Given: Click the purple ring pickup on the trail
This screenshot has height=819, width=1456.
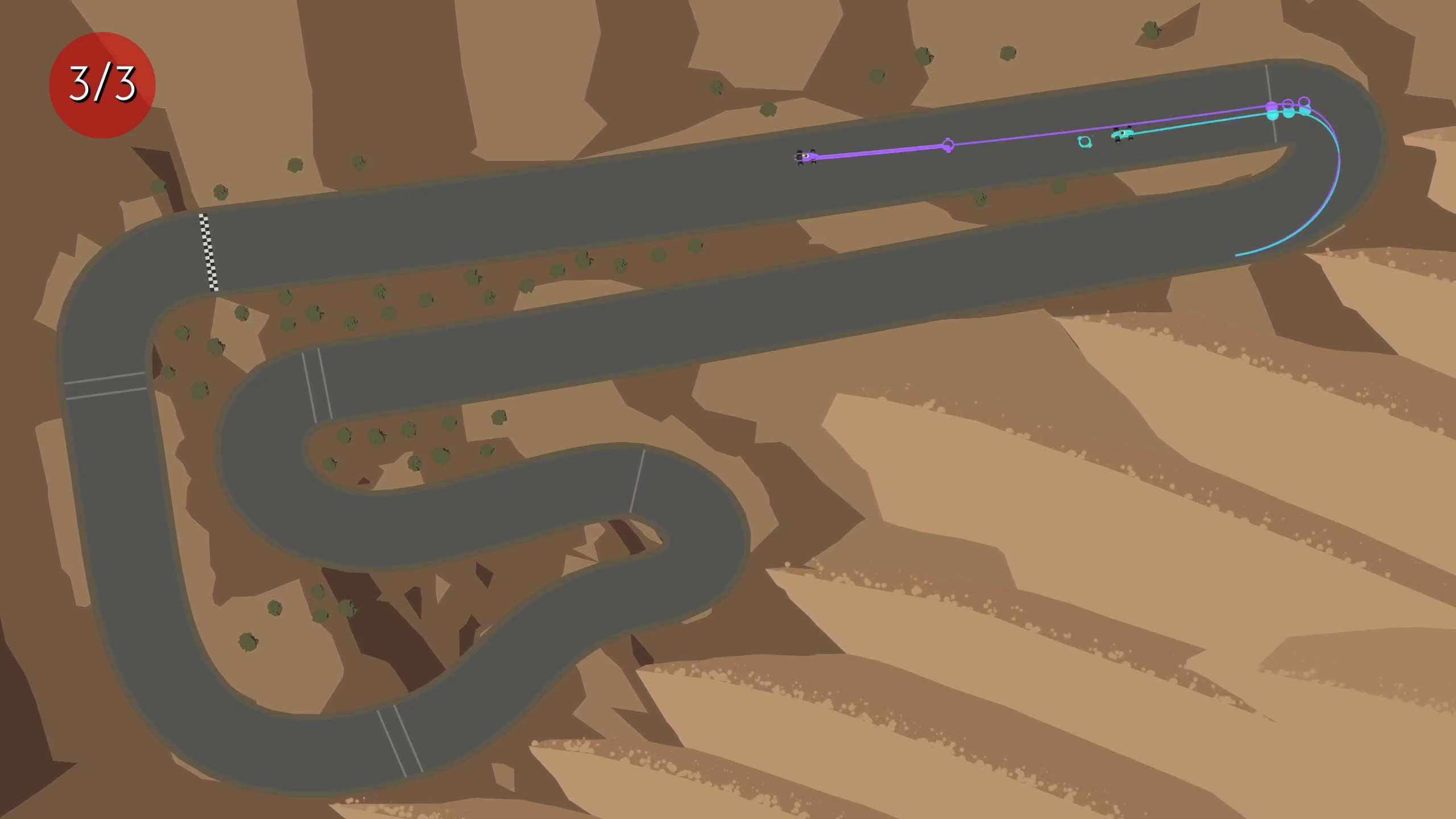Looking at the screenshot, I should point(949,144).
